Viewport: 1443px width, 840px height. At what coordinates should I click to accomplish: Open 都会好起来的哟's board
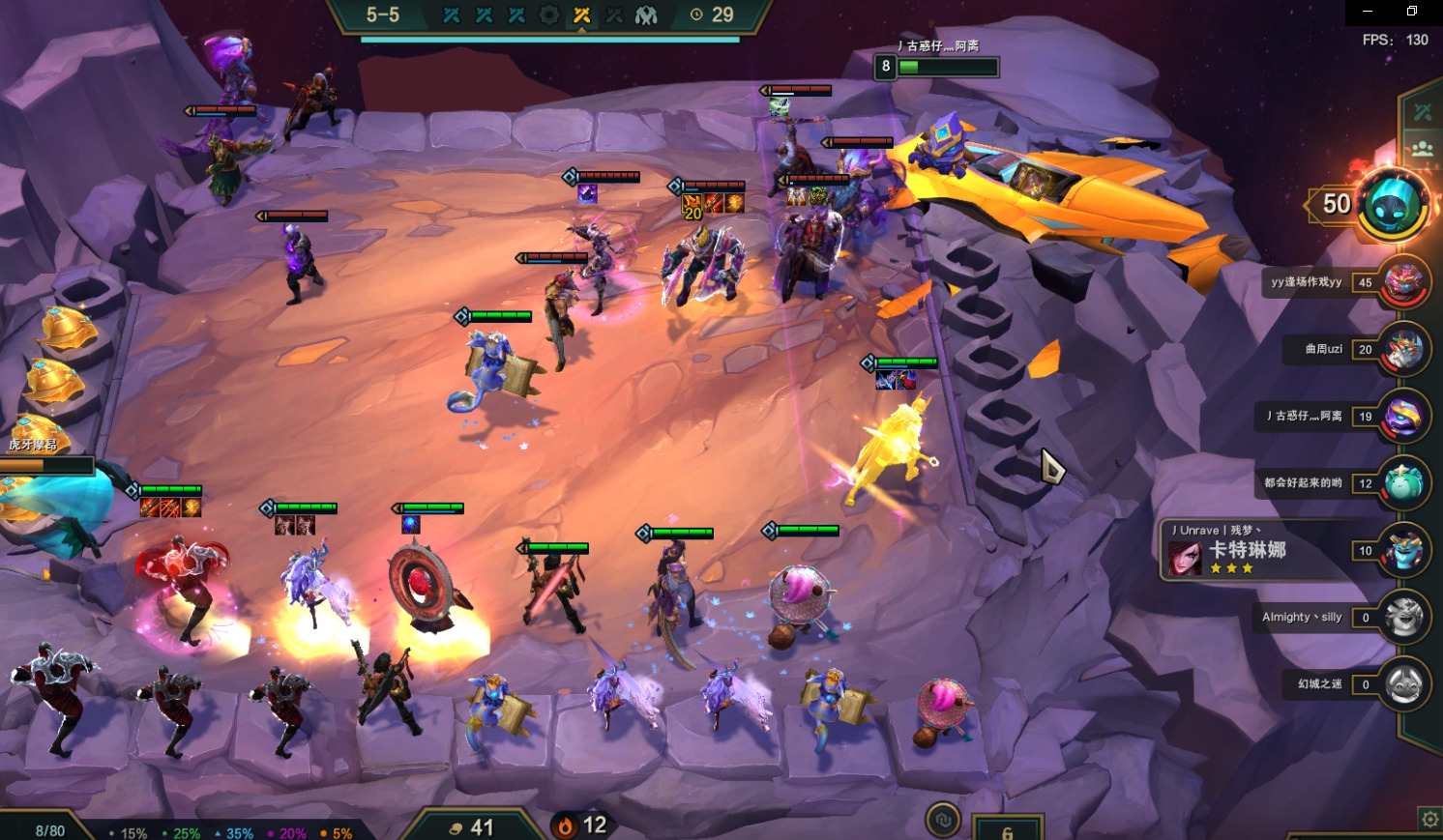[x=1402, y=483]
